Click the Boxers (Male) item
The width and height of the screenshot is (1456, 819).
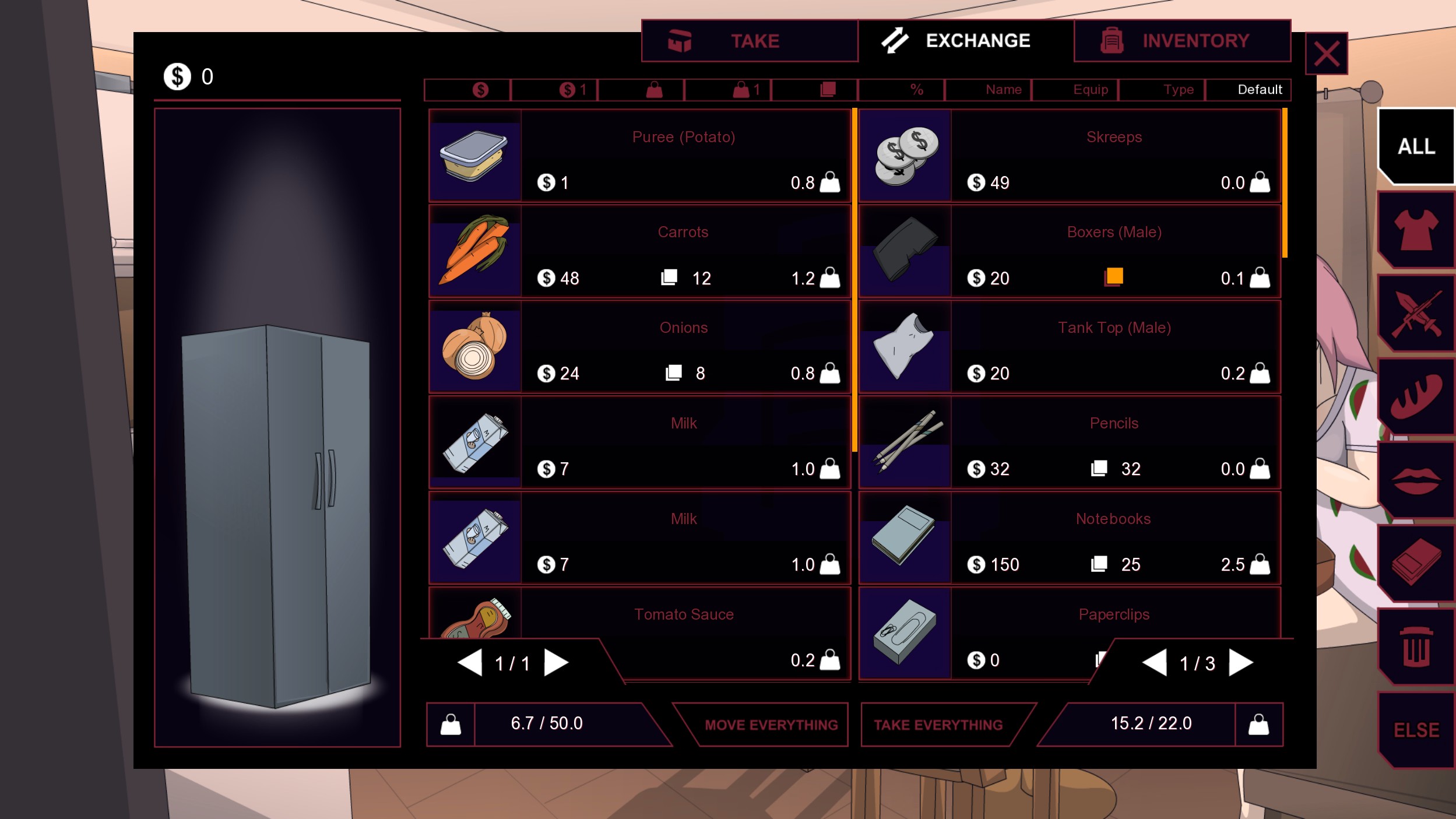(1070, 252)
